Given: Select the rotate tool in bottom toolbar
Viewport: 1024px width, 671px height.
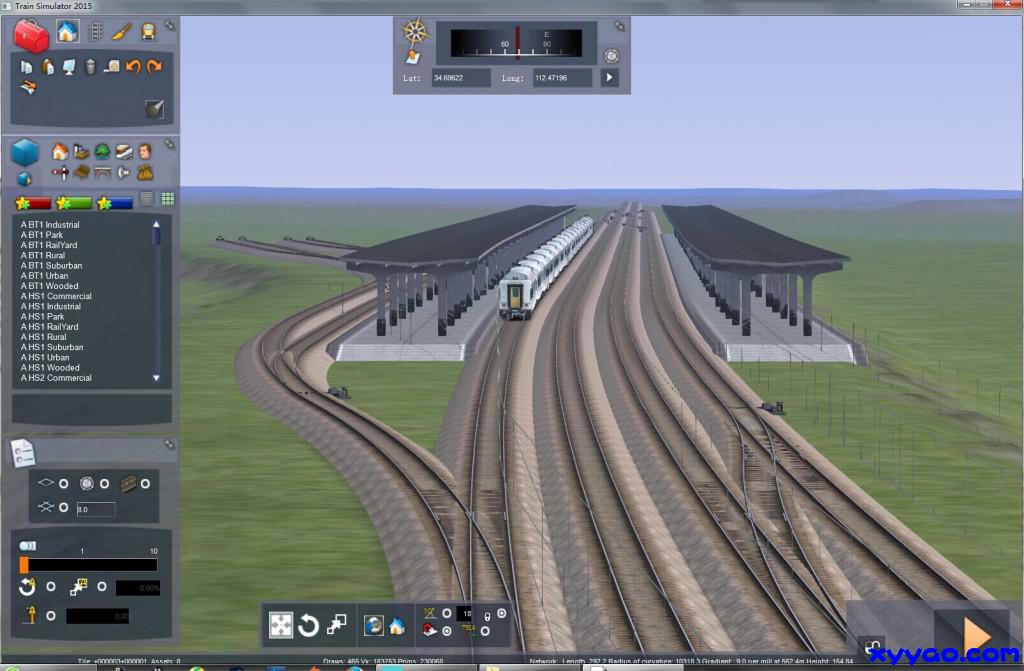Looking at the screenshot, I should tap(309, 626).
